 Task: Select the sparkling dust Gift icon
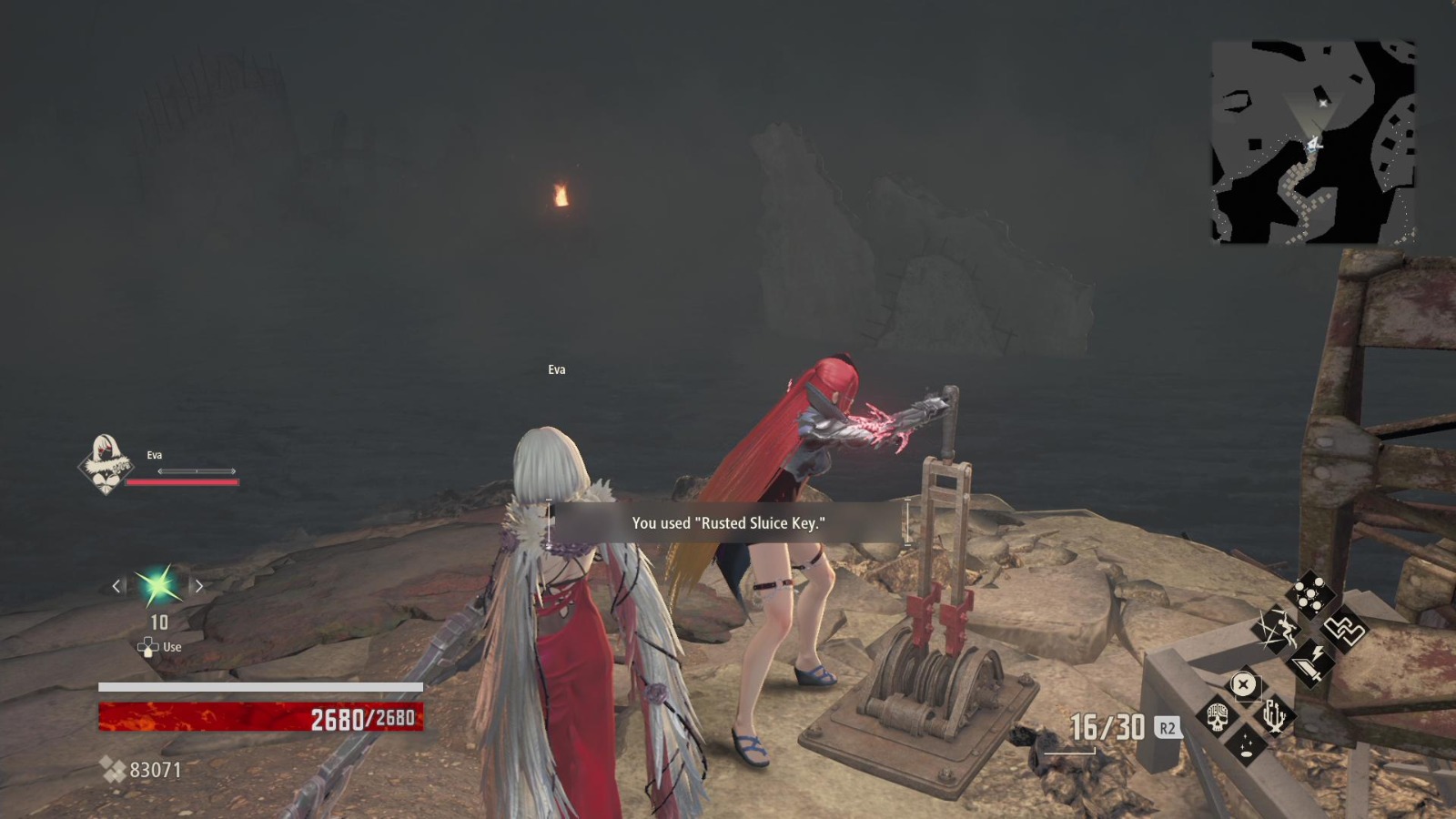1246,745
